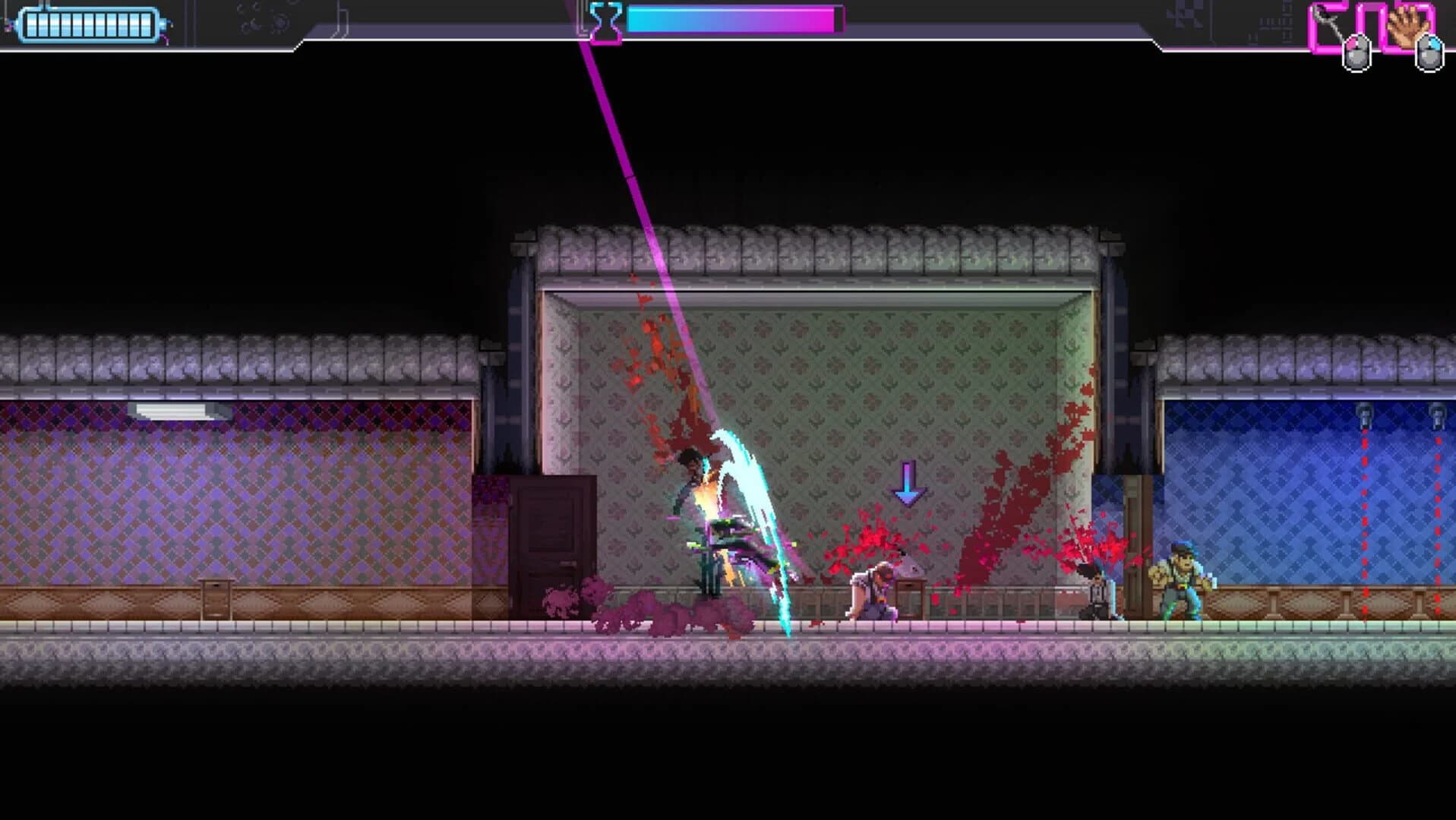Click the hourglass timer icon
Screen dimensions: 1456x820
pyautogui.click(x=605, y=21)
